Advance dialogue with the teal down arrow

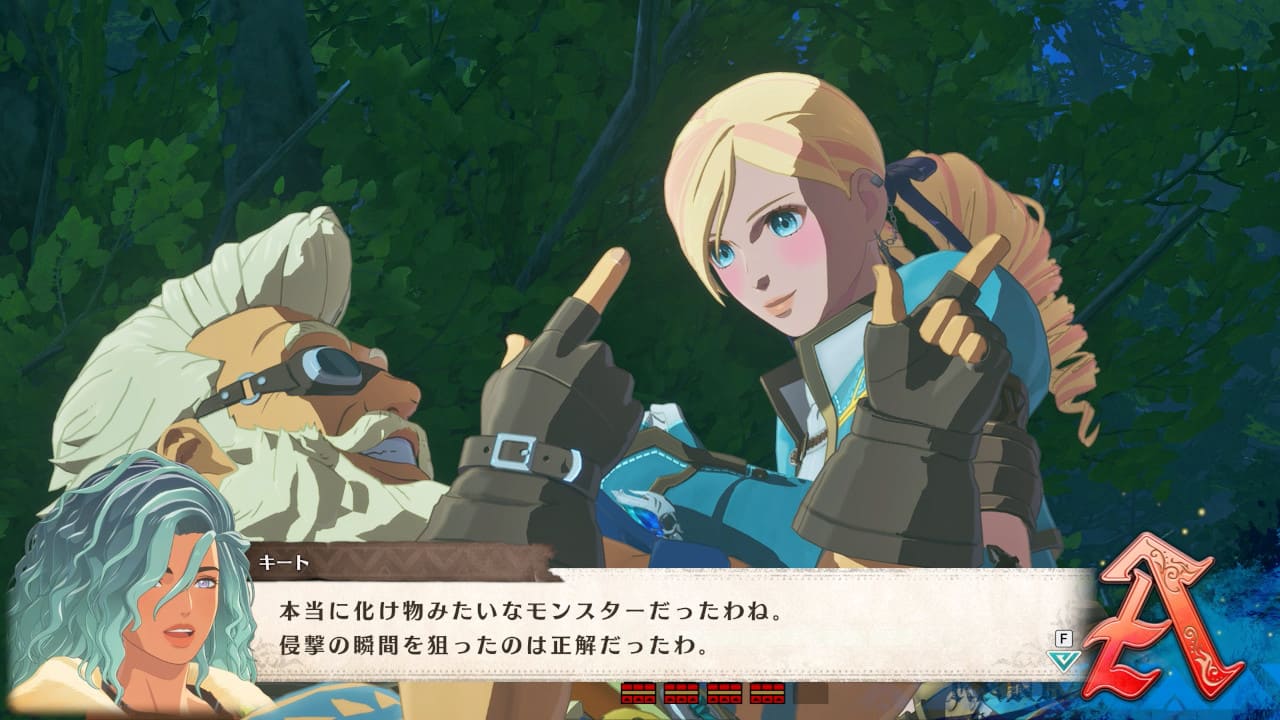click(1063, 660)
